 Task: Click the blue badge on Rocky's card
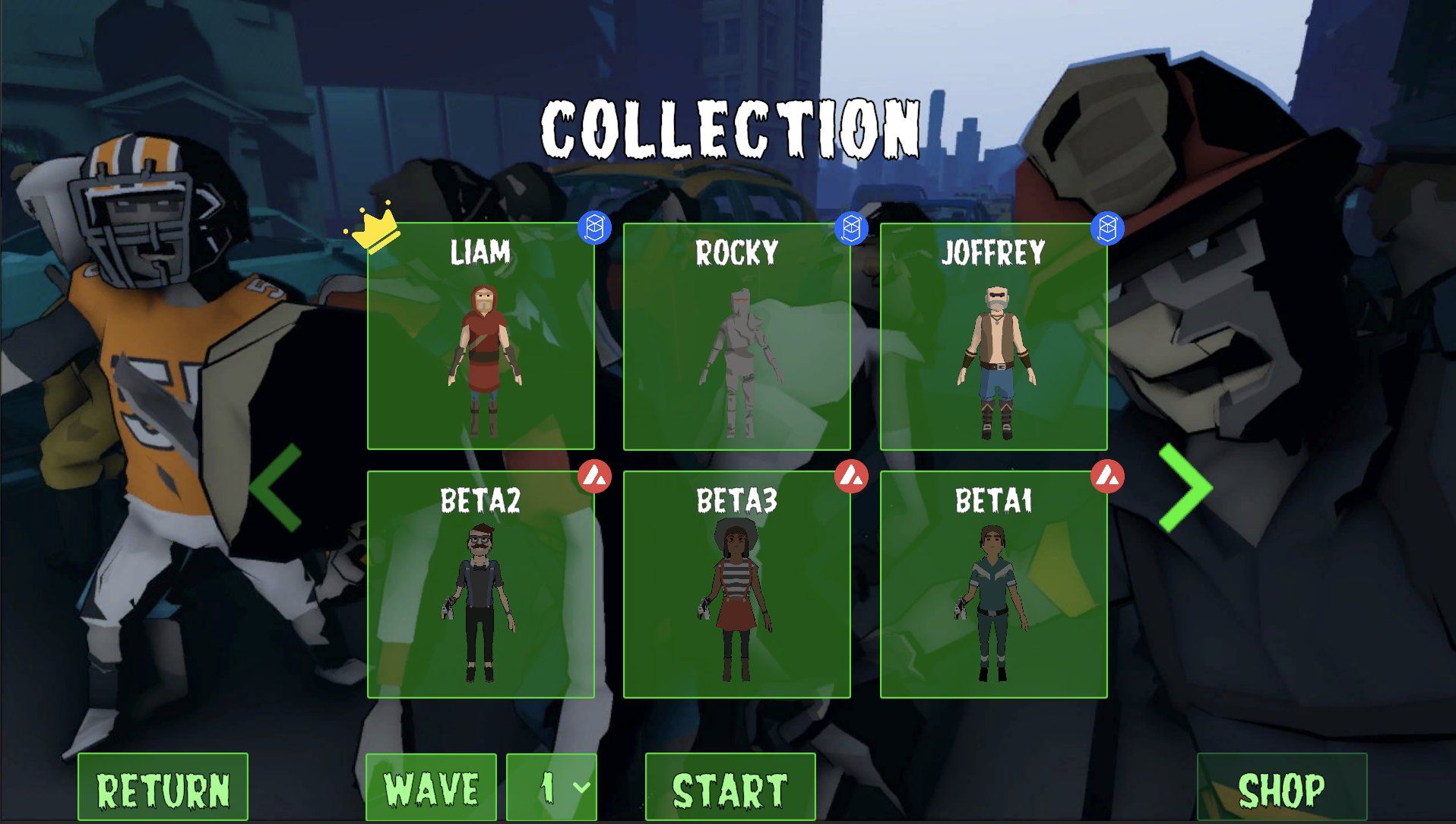pos(851,228)
